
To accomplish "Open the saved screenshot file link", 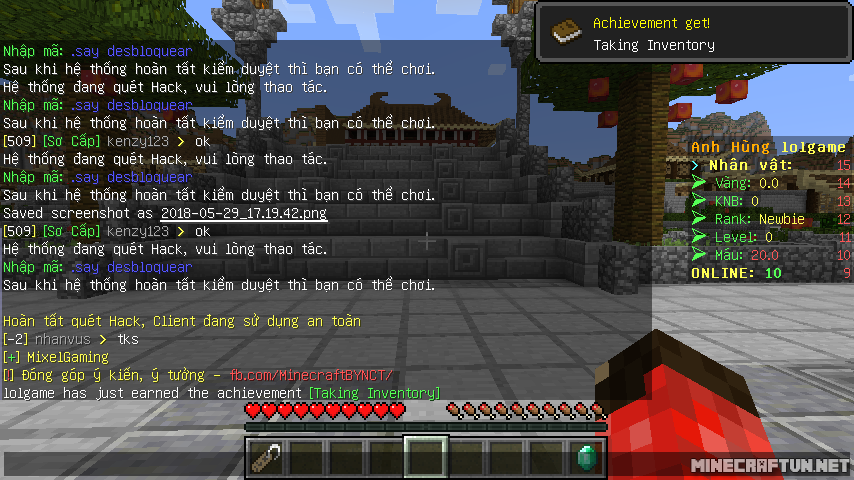I will tap(243, 213).
